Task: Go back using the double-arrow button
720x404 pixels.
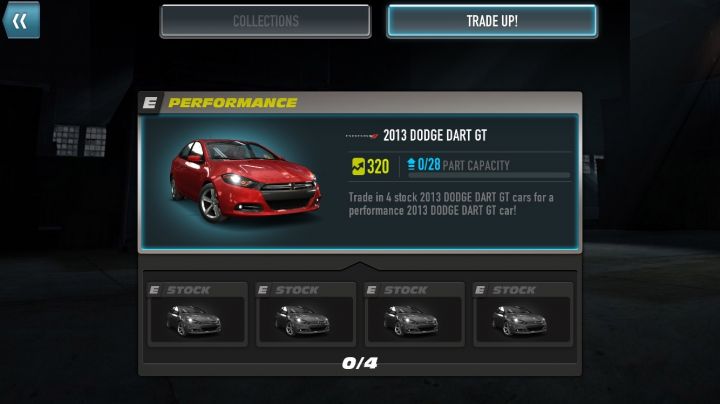Action: pos(20,20)
